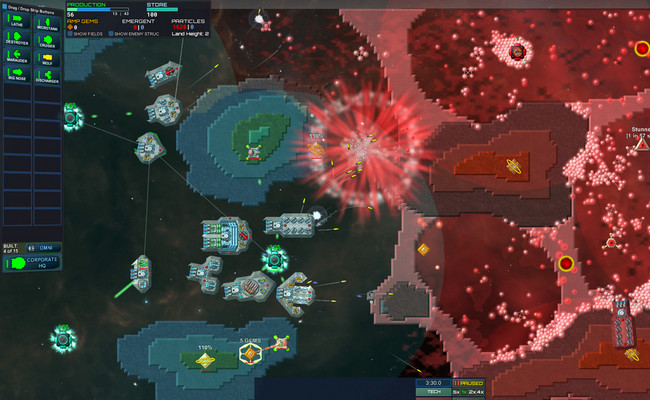Image resolution: width=650 pixels, height=400 pixels.
Task: Select the Lathe ship button
Action: [x=17, y=20]
